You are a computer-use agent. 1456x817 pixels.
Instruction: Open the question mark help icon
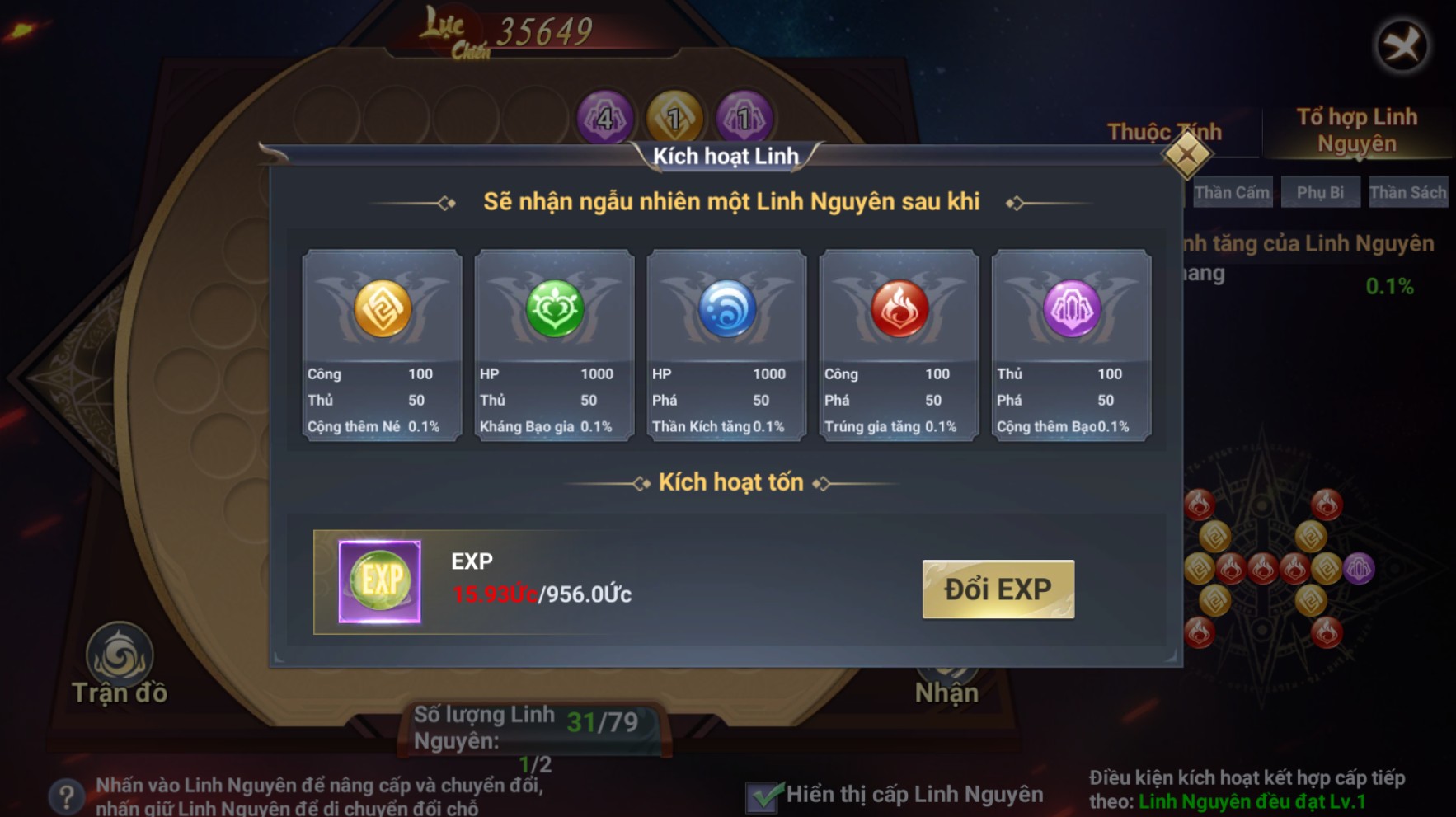(x=66, y=796)
